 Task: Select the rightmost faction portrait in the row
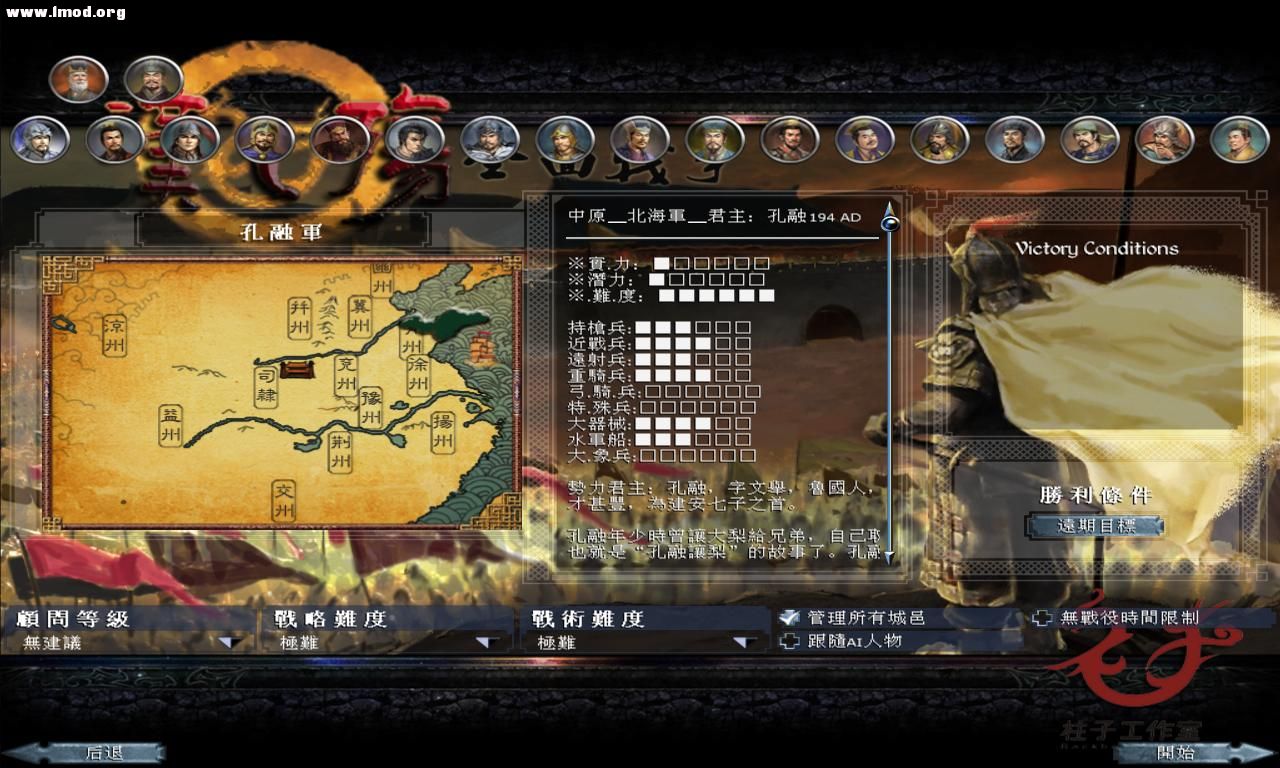1240,140
